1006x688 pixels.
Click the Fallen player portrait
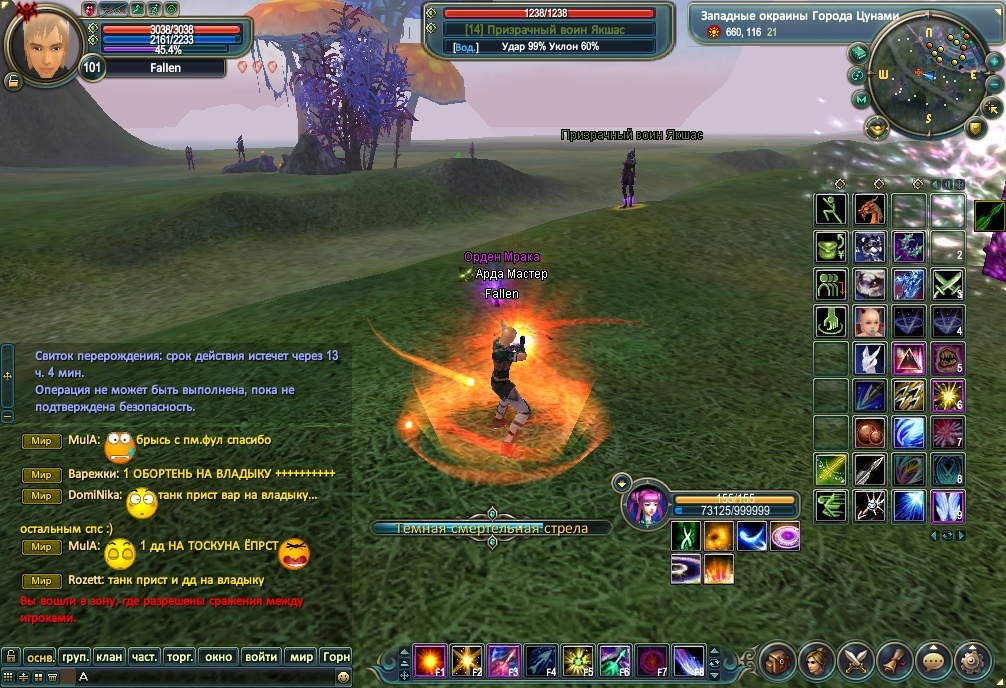(43, 43)
